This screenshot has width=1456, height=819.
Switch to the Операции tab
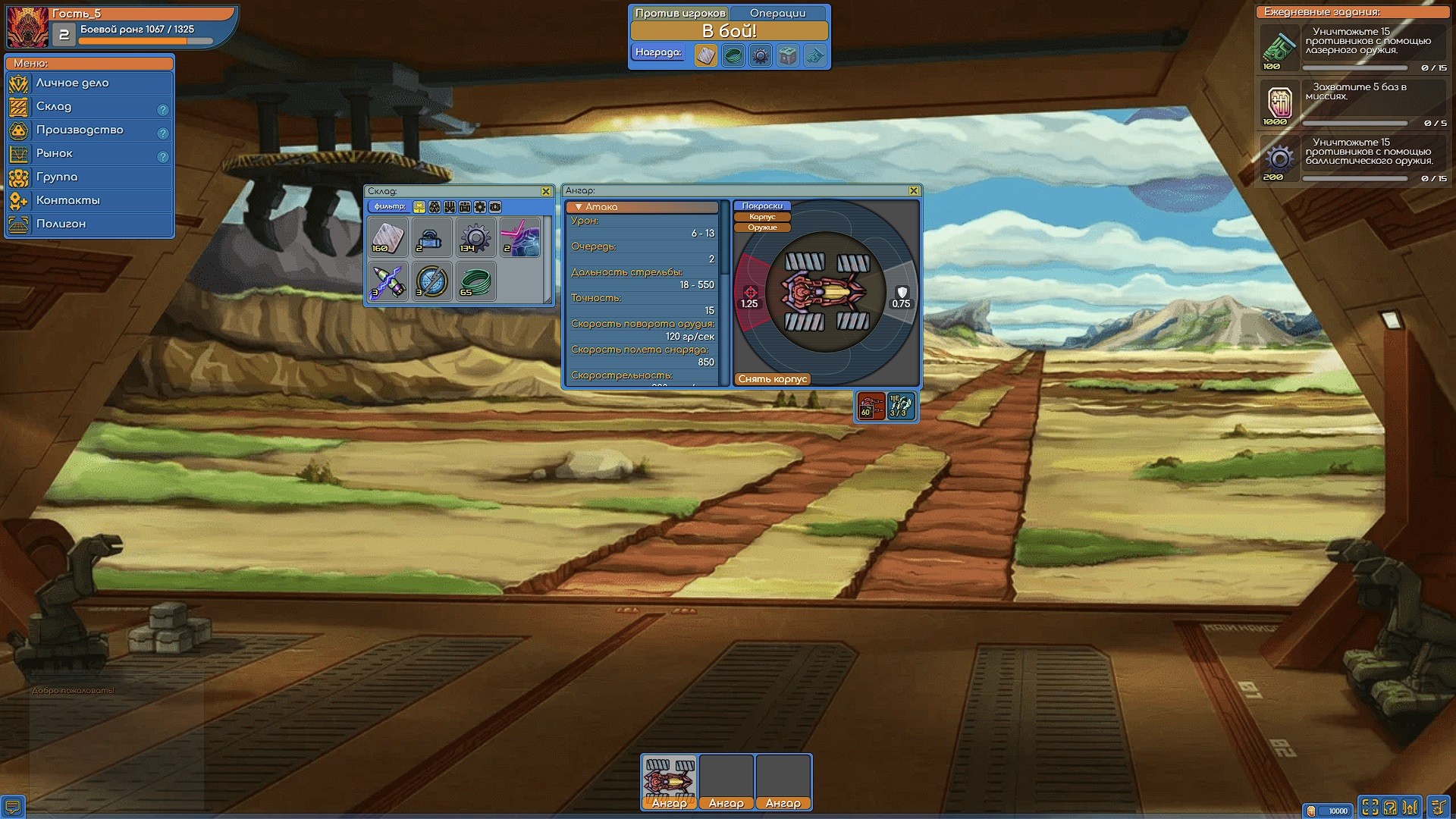pyautogui.click(x=777, y=13)
